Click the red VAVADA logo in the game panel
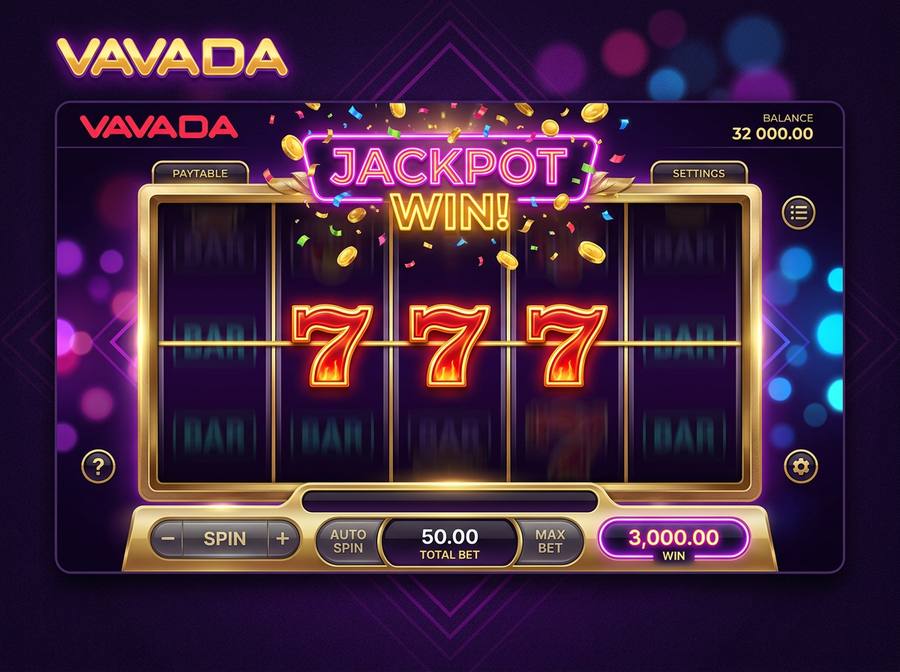 159,127
